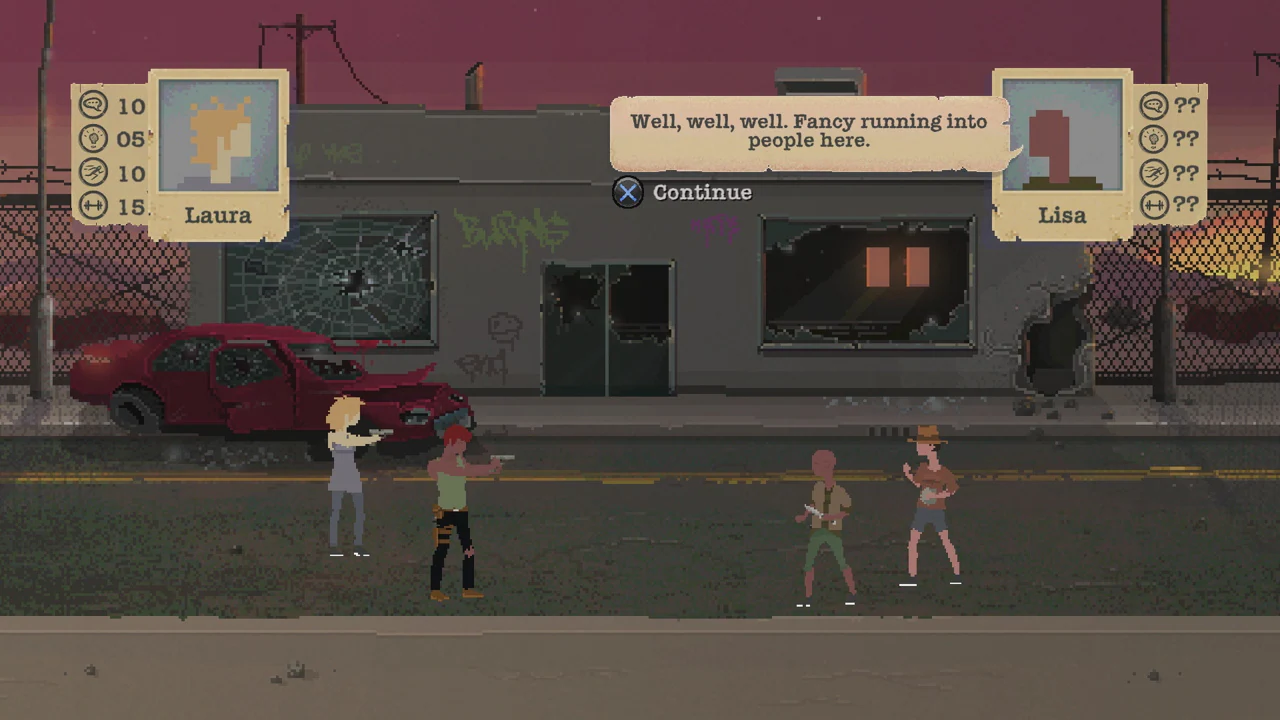Click the Lisa name label
Screen dimensions: 1280x720
click(x=1062, y=215)
